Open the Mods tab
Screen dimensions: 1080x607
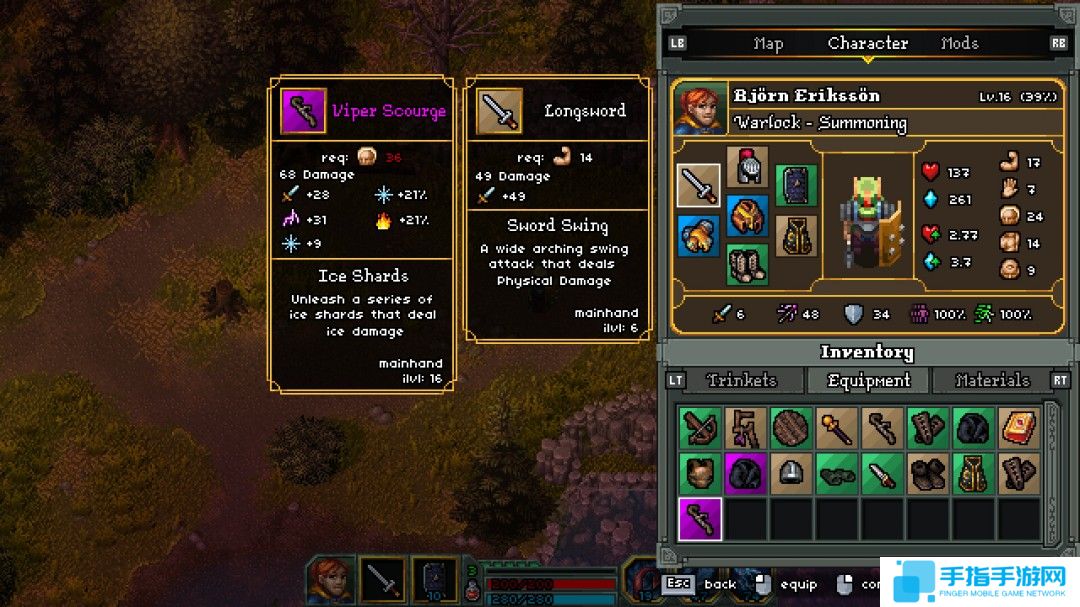pos(959,44)
